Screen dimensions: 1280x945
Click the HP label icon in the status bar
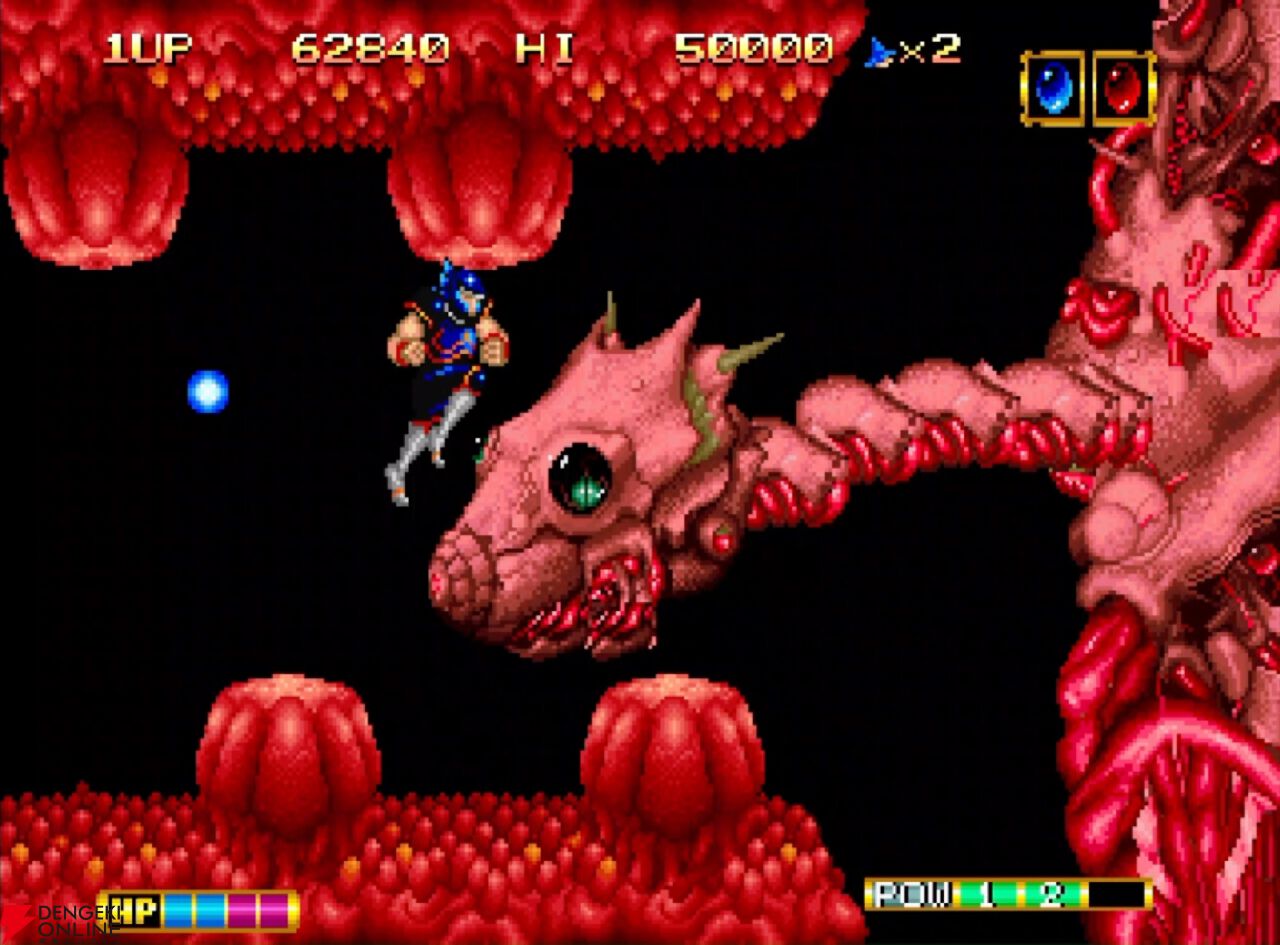(133, 910)
